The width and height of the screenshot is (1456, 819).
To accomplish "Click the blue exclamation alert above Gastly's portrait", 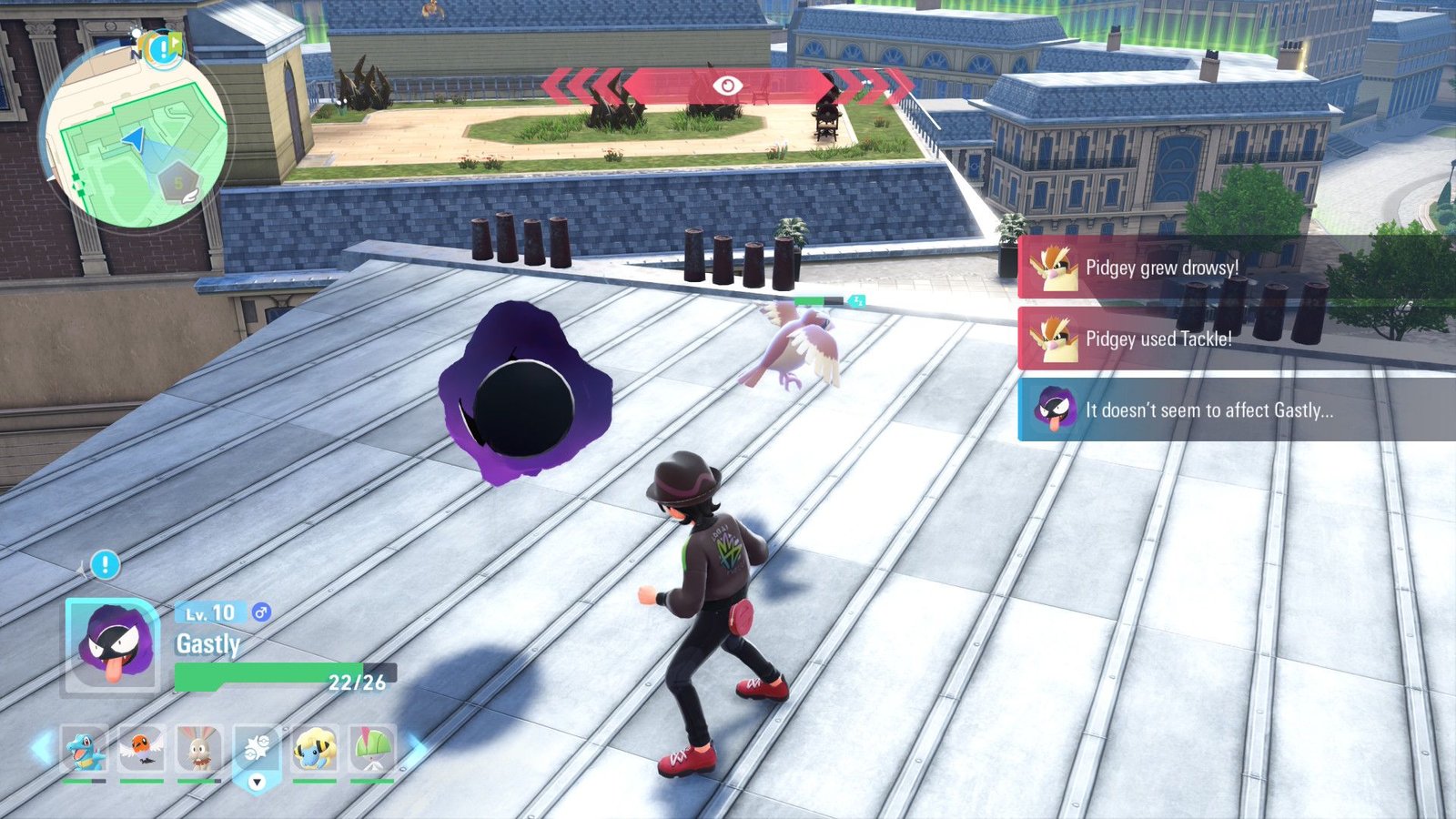I will (105, 565).
